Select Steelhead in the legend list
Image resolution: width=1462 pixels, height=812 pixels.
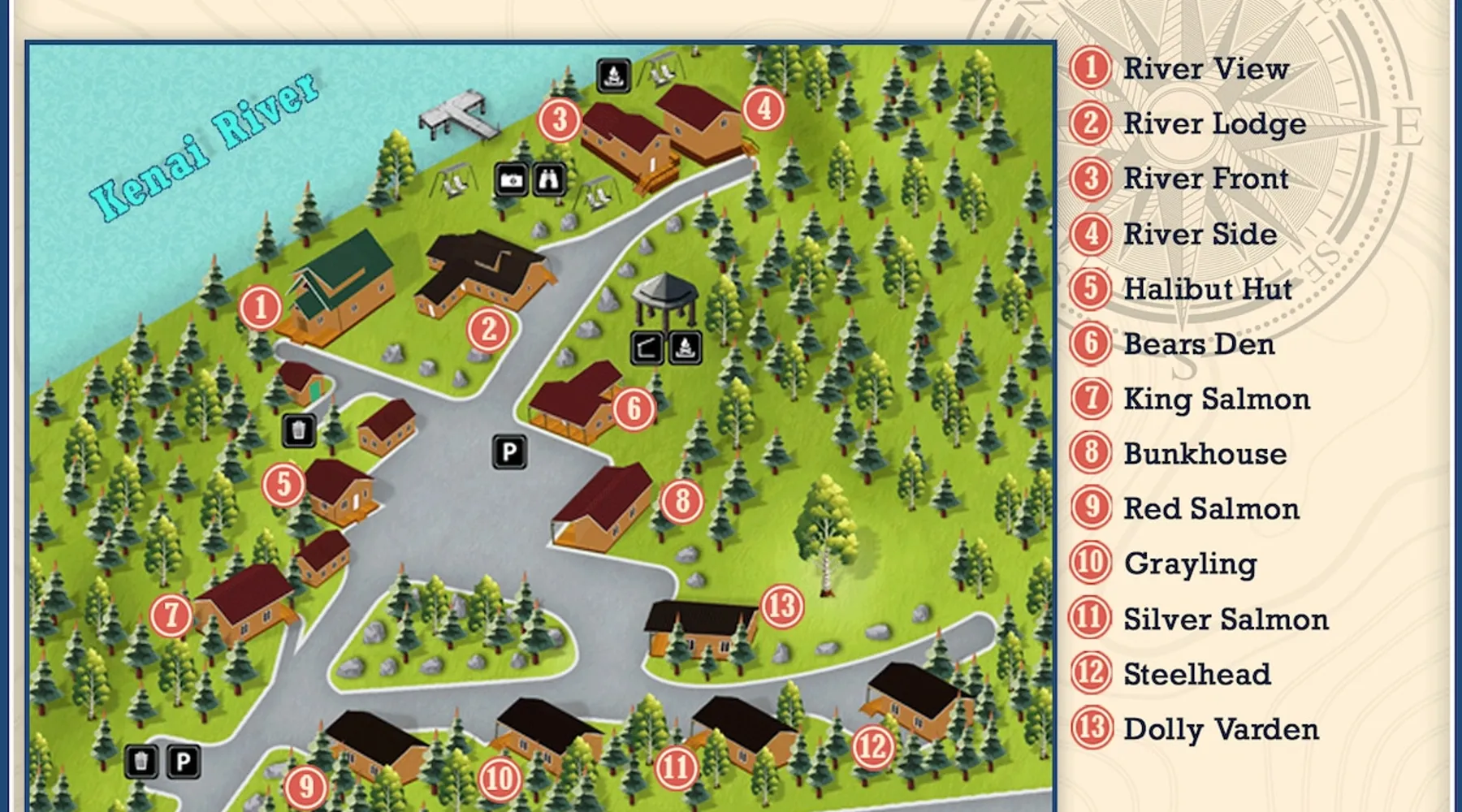pyautogui.click(x=1196, y=674)
